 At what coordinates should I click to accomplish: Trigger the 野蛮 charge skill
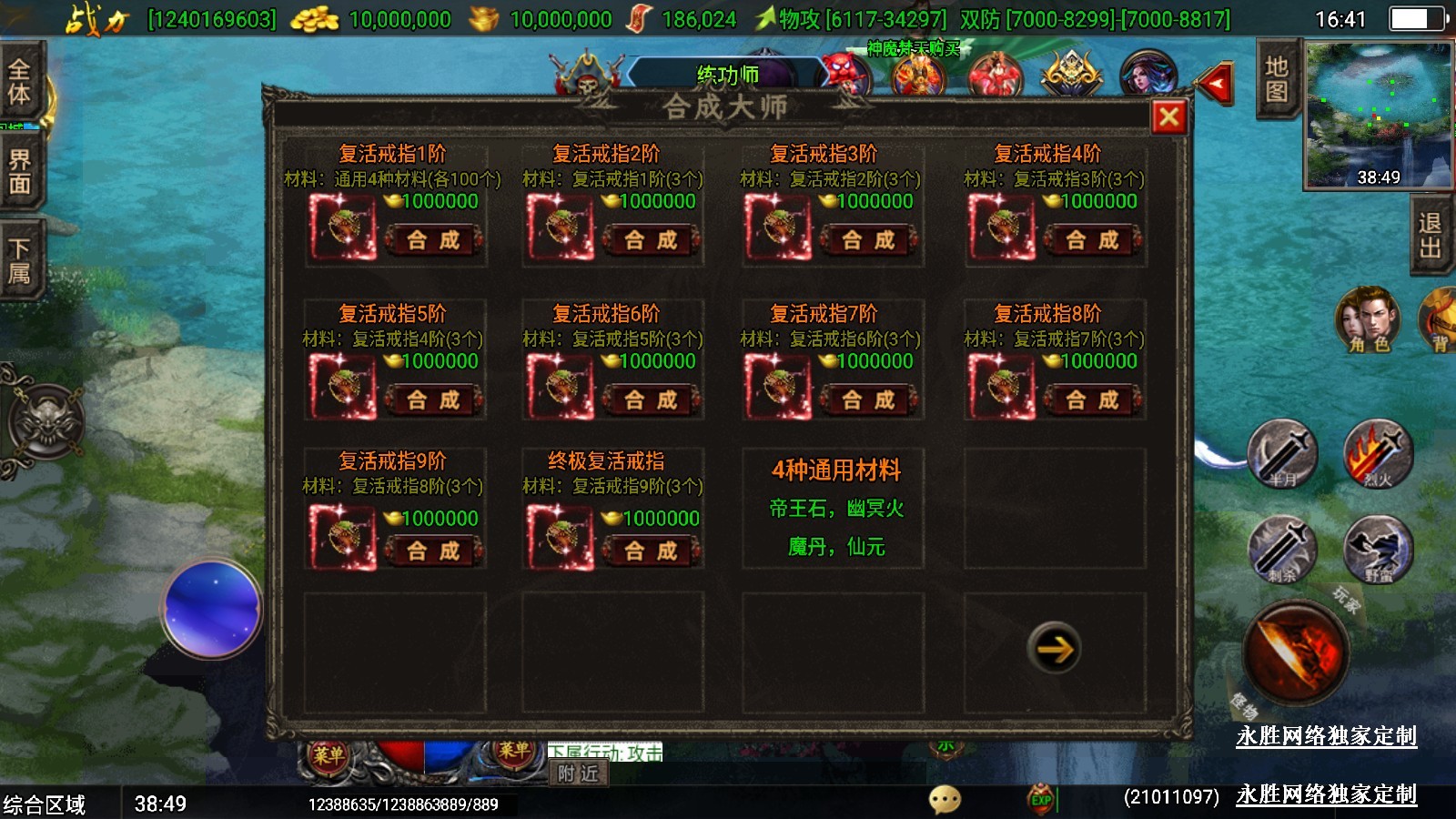click(1378, 549)
